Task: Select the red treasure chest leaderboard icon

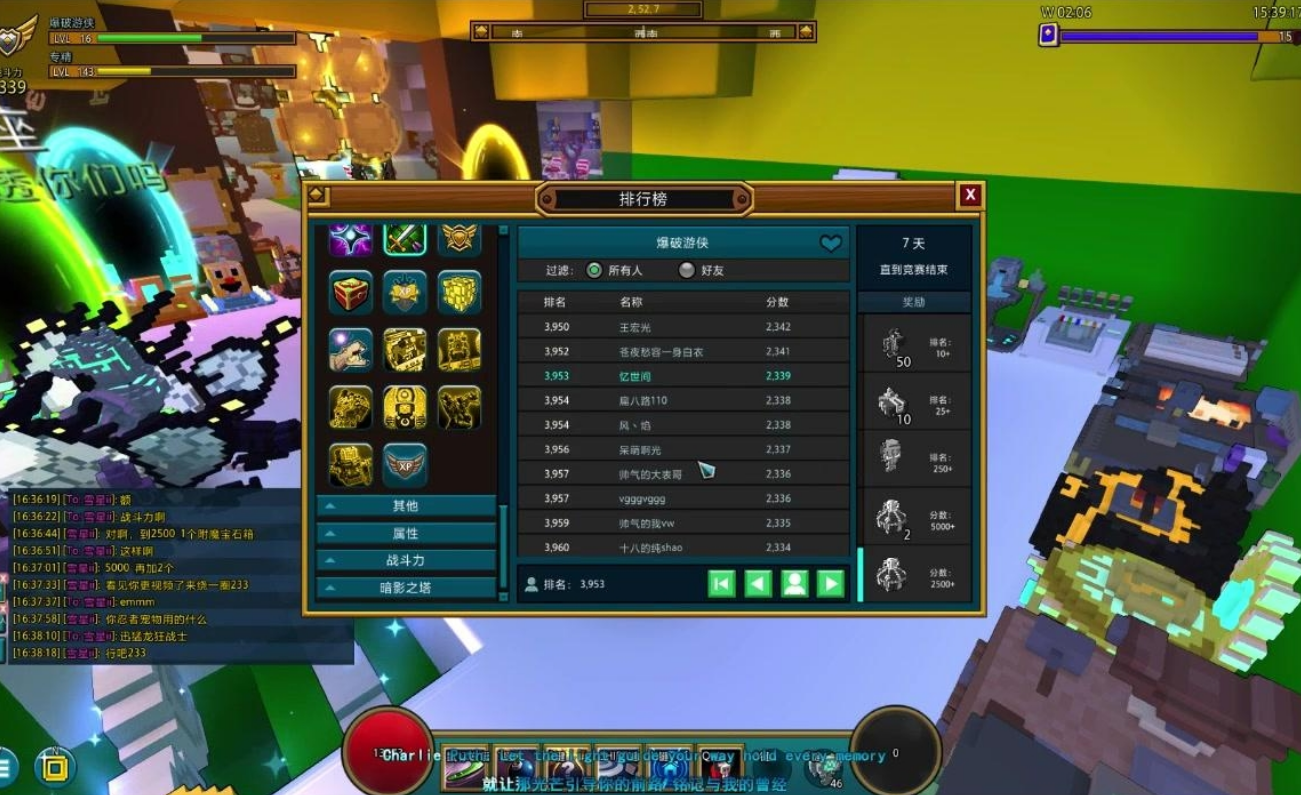Action: pos(351,292)
